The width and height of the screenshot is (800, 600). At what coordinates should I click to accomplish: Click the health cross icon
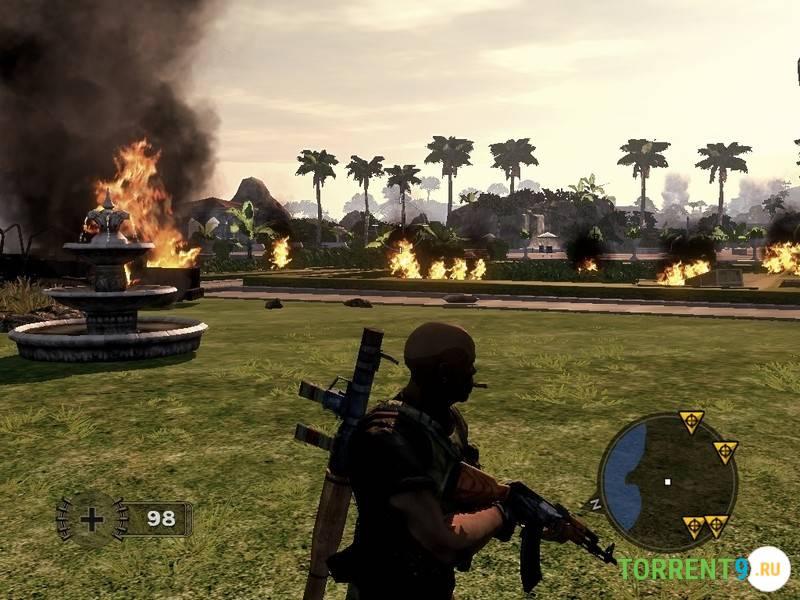click(92, 518)
